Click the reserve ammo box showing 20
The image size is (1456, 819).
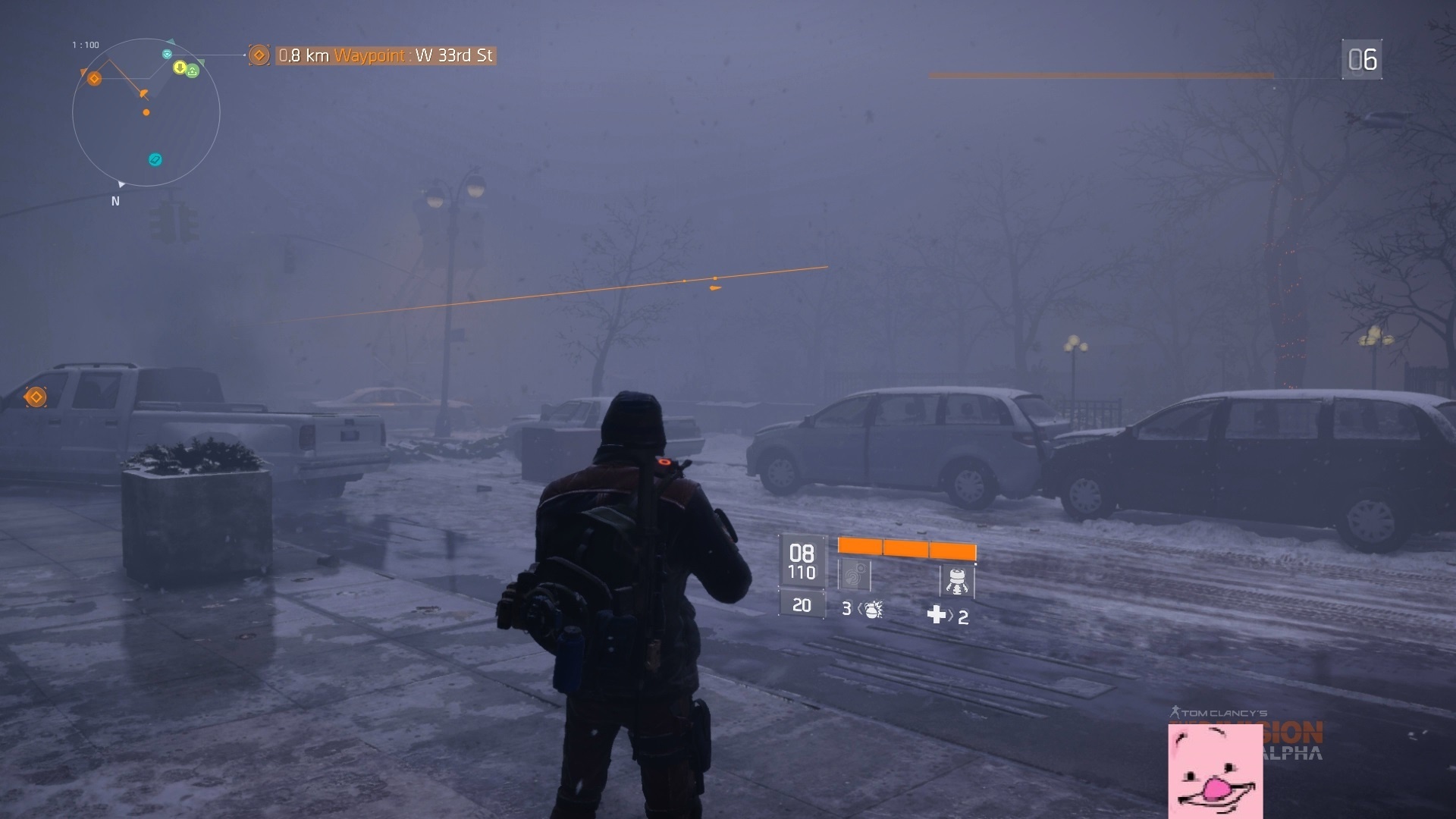pyautogui.click(x=802, y=606)
